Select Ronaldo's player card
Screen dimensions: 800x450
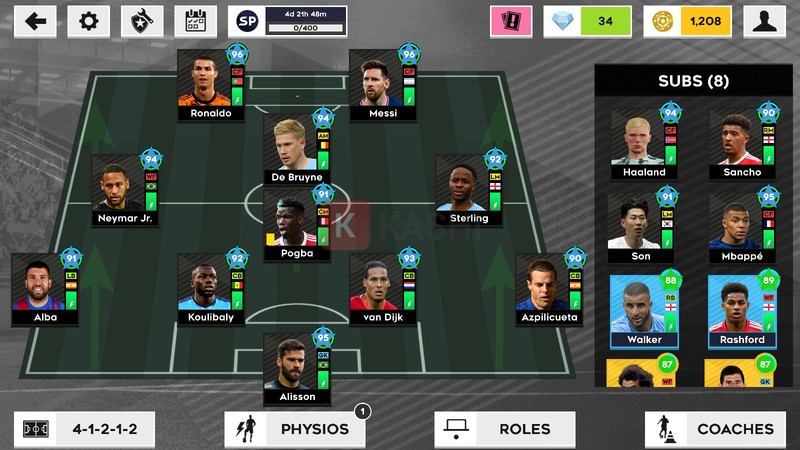(x=211, y=84)
